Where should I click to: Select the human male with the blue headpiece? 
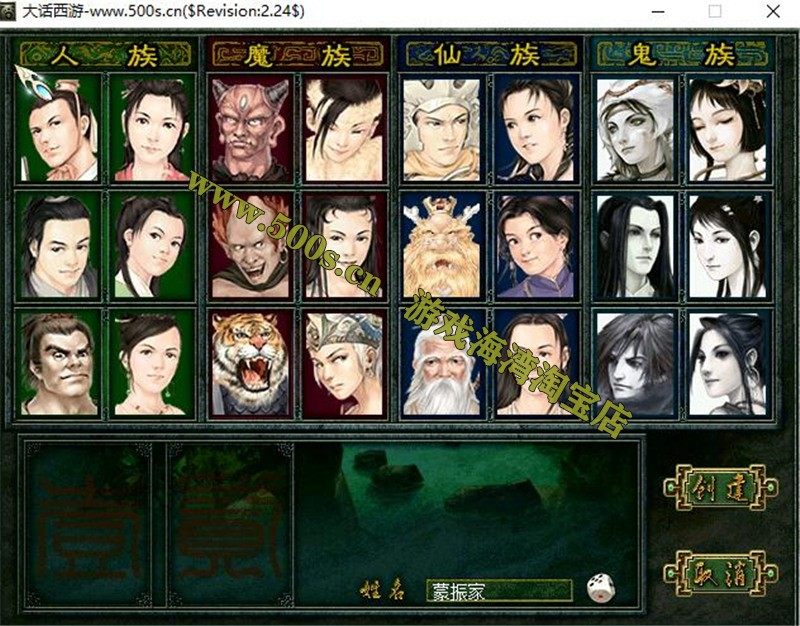[58, 128]
